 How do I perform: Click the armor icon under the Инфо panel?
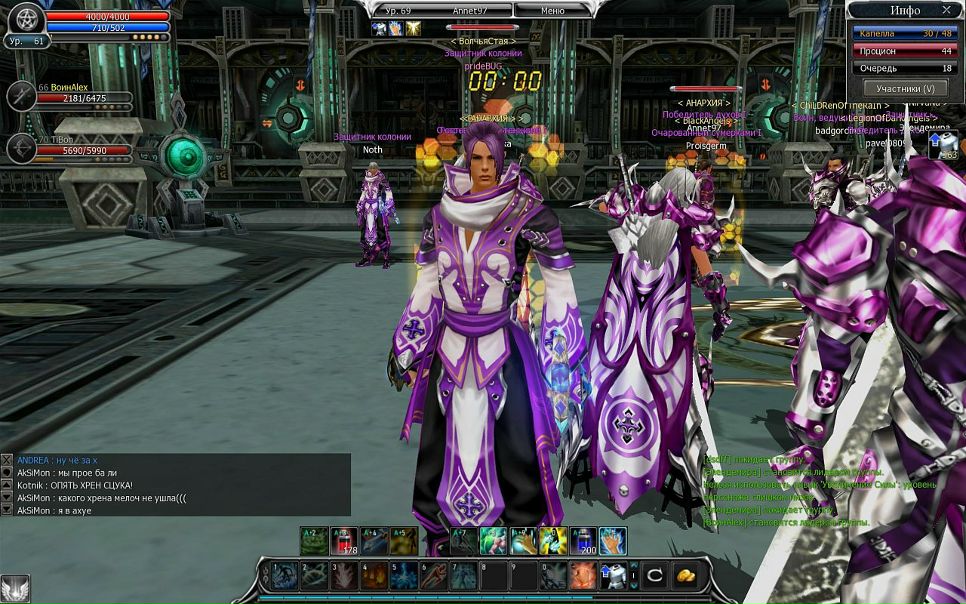coord(944,146)
